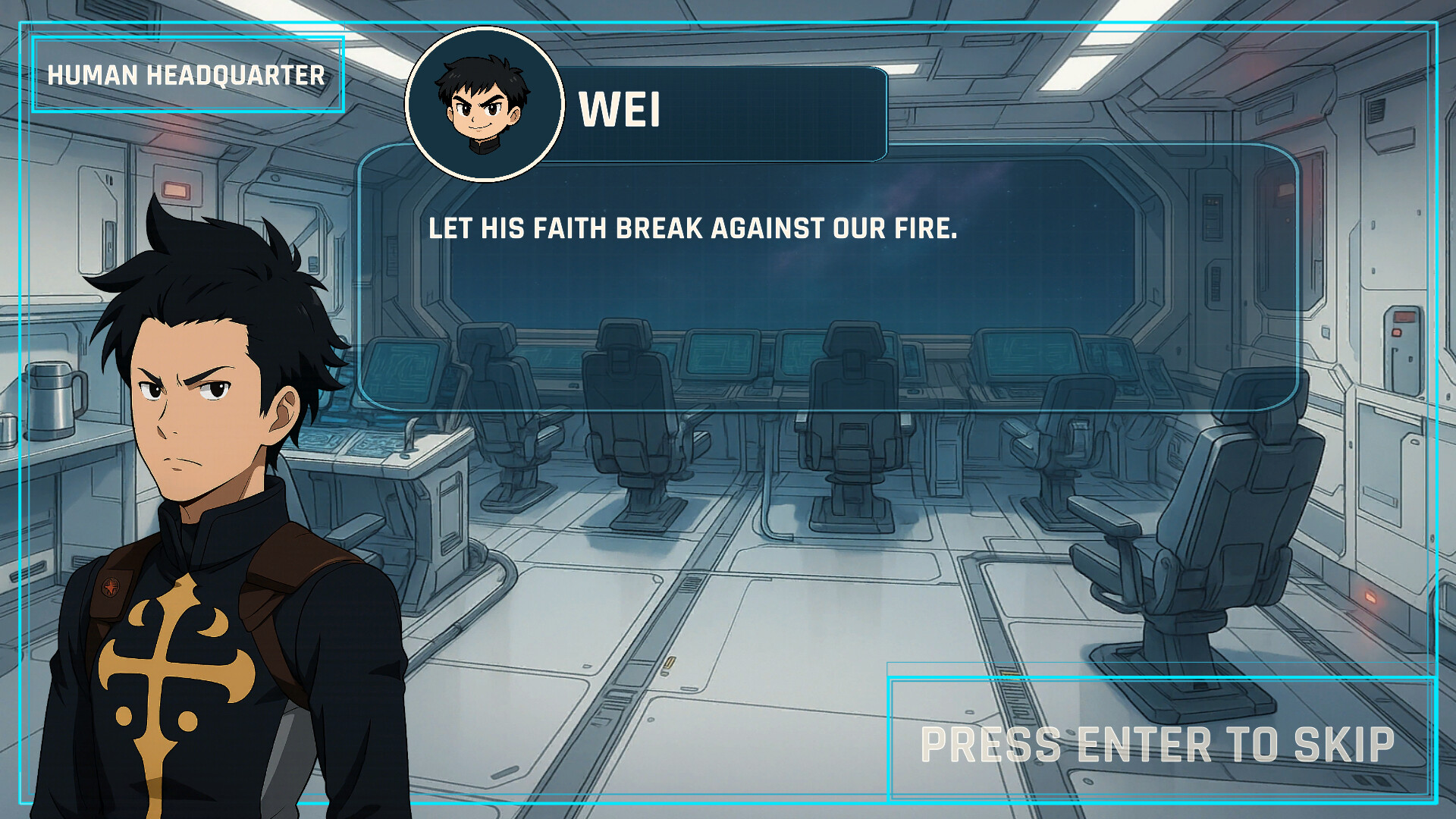Click the dialogue line about faith and fire
The image size is (1456, 819).
[694, 227]
